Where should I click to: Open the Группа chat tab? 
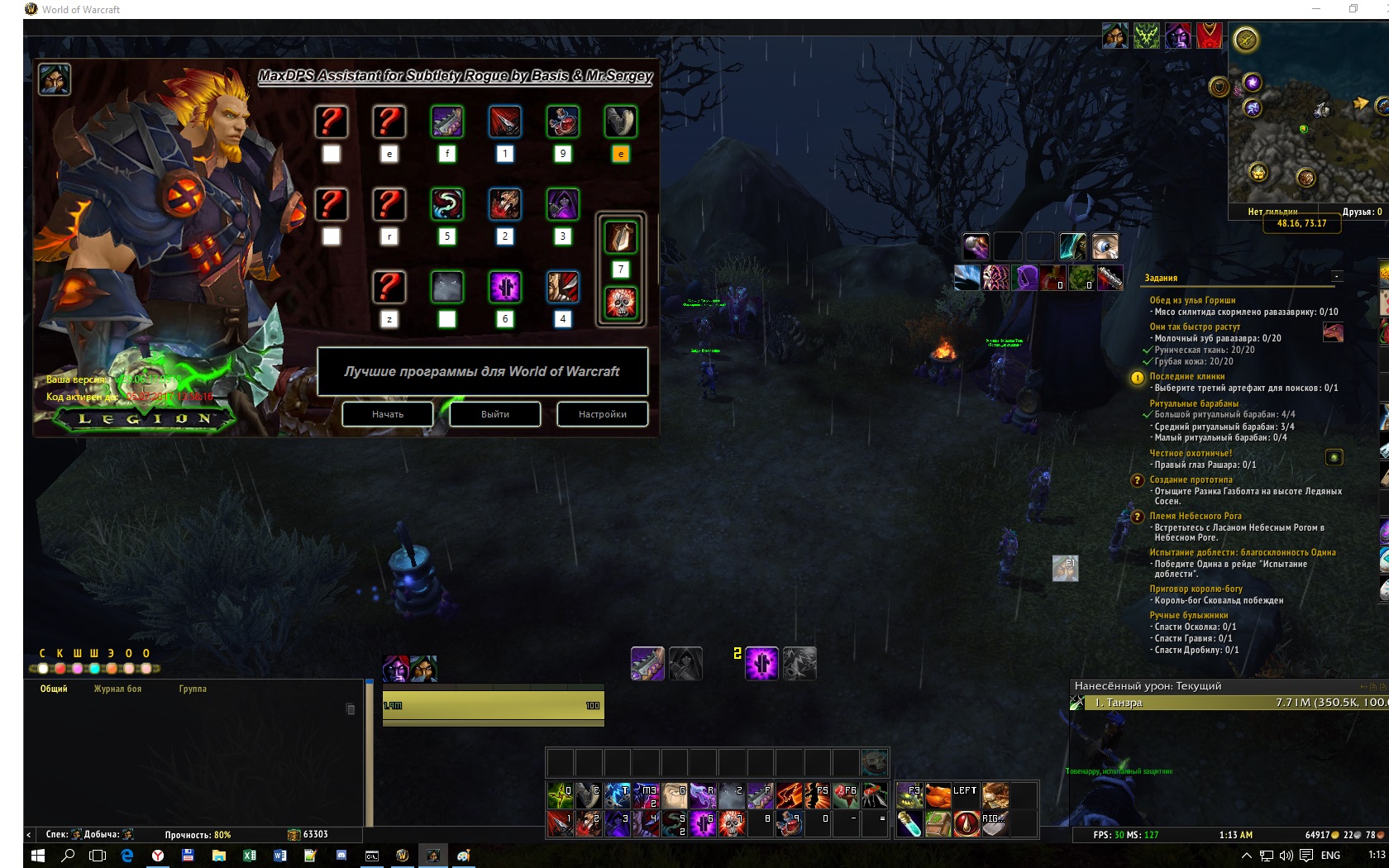[193, 689]
